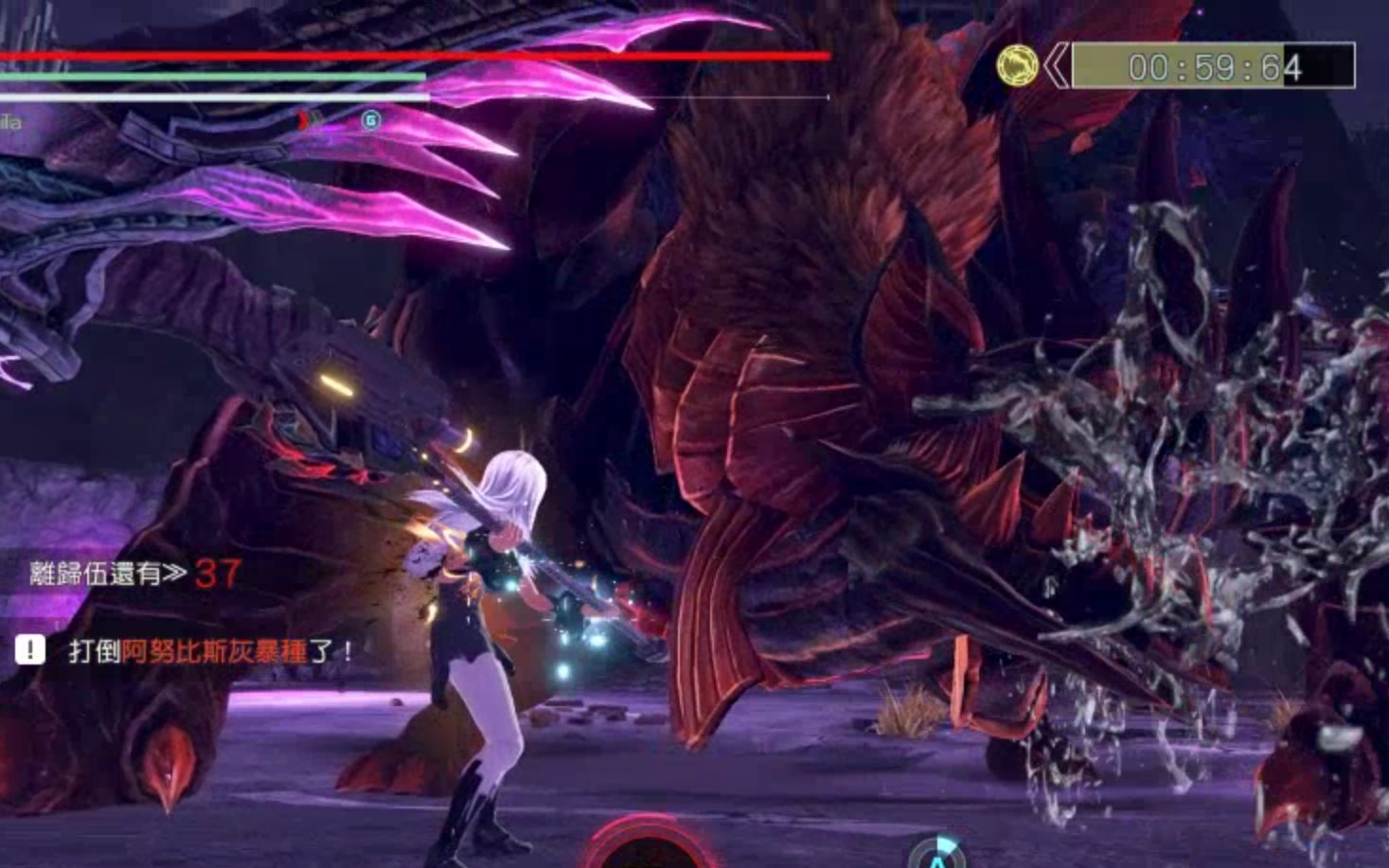The width and height of the screenshot is (1389, 868).
Task: Open the Anubis defeated notification message
Action: pyautogui.click(x=210, y=651)
